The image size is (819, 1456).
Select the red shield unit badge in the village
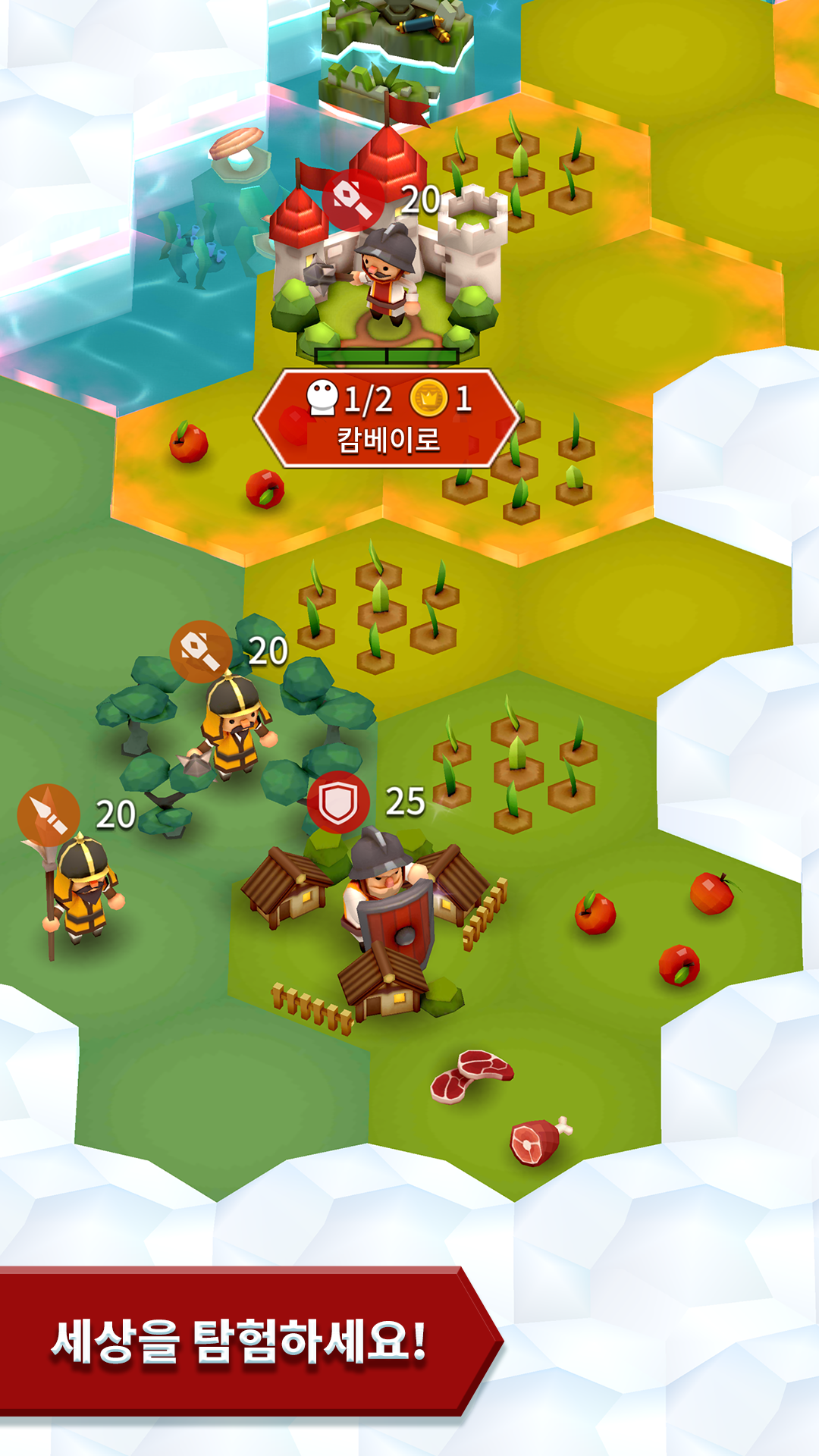[338, 802]
